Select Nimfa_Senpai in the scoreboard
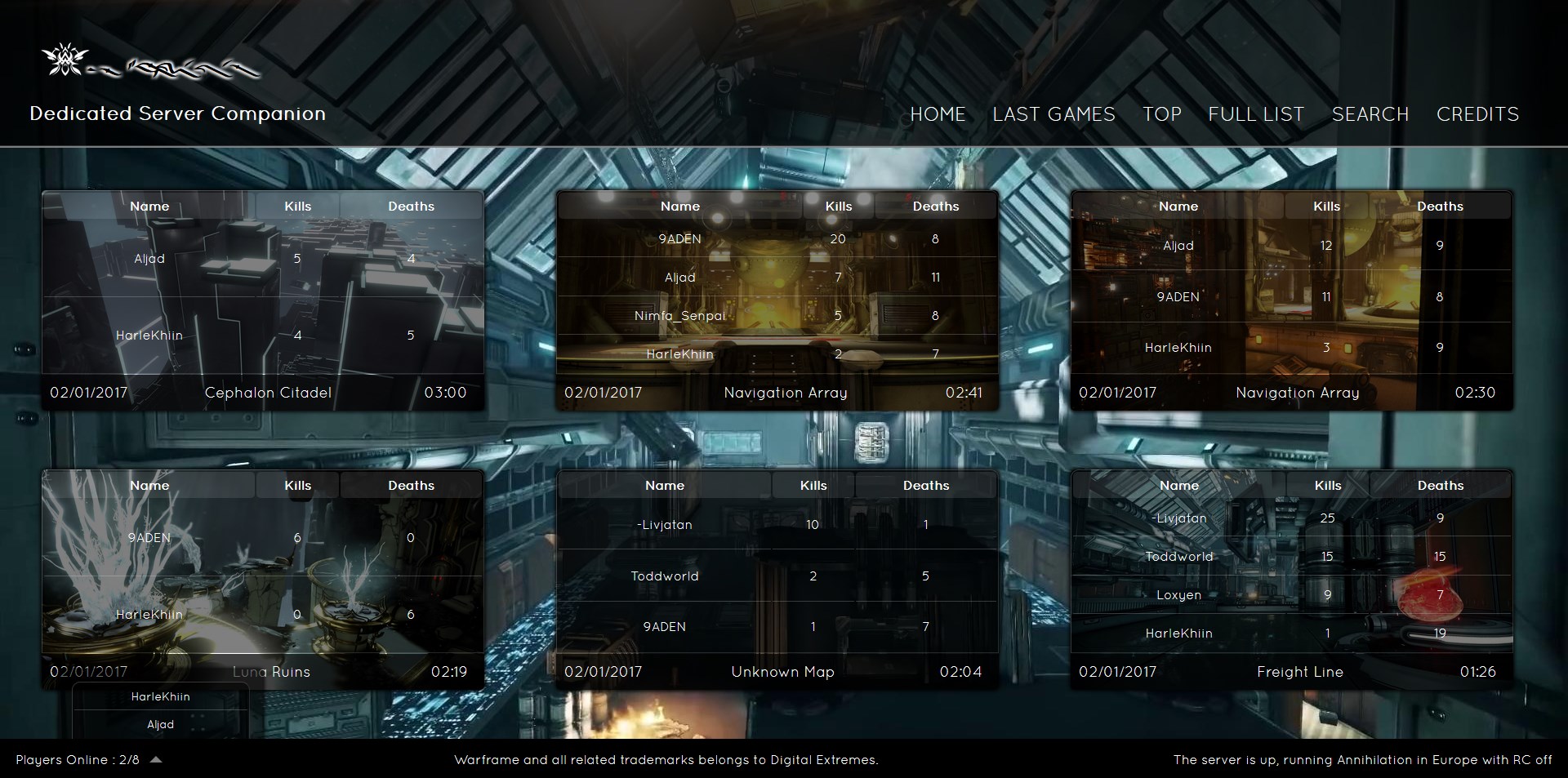 point(679,316)
